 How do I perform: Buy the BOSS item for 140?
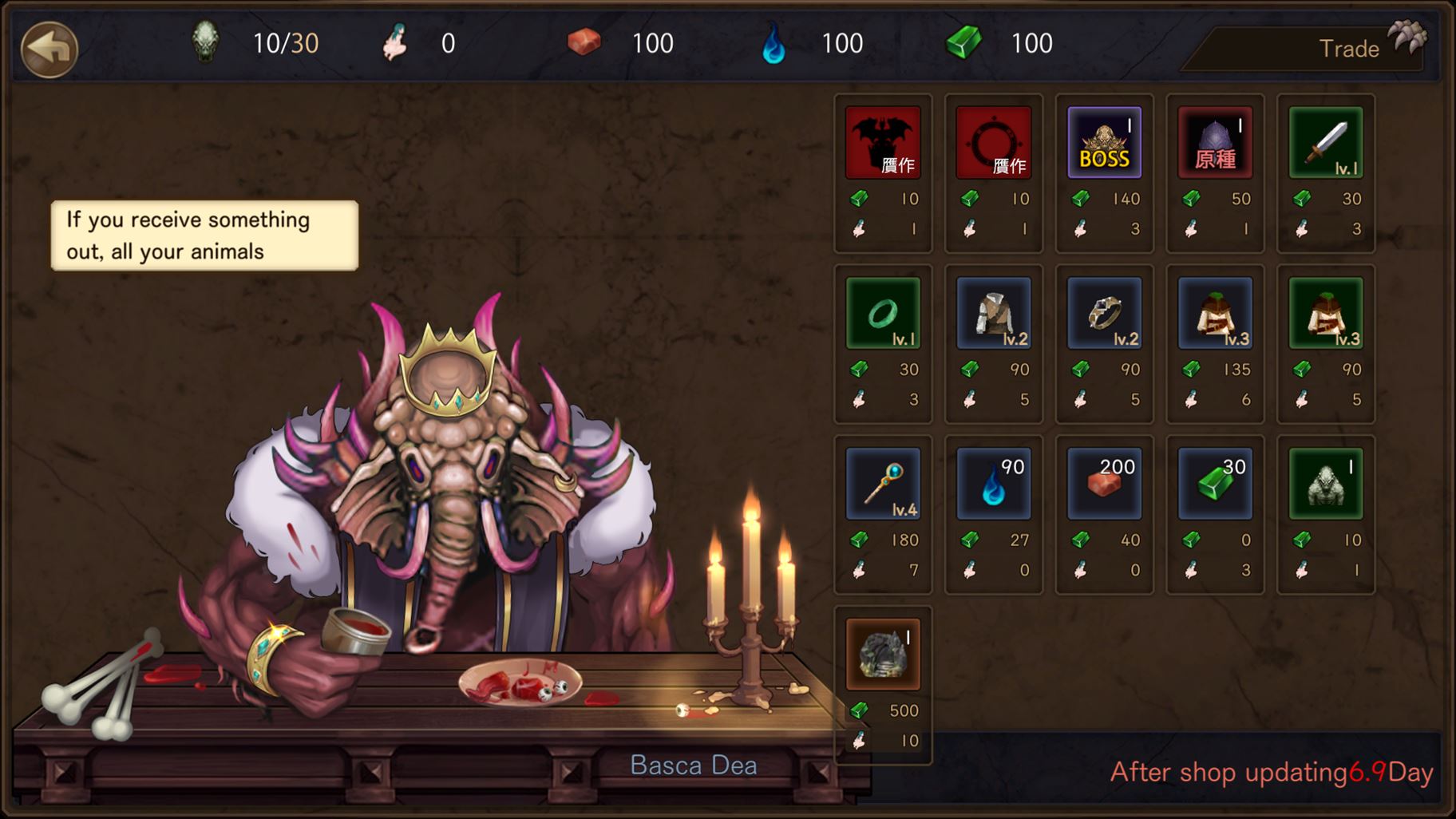(1105, 142)
